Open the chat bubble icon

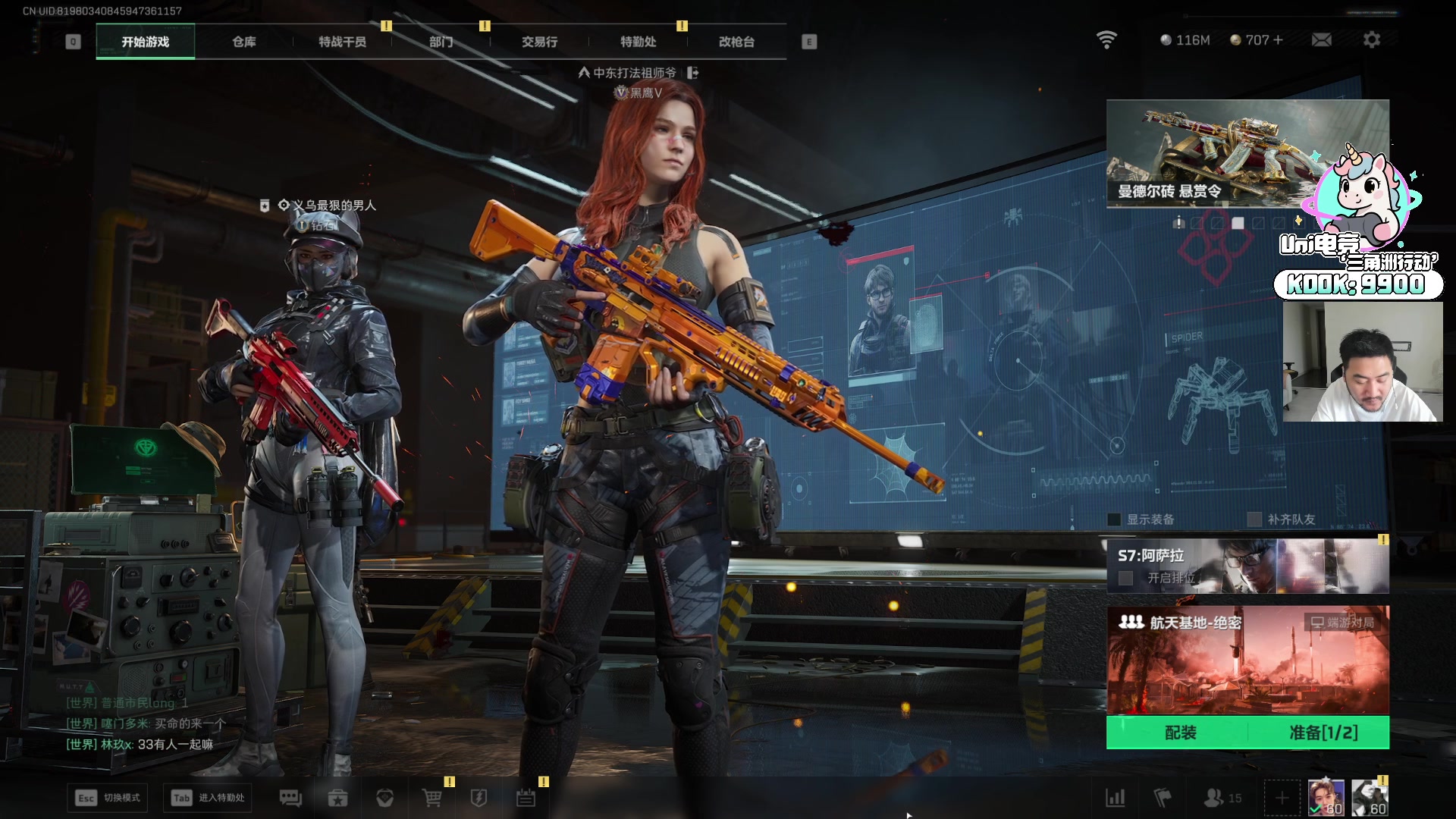(290, 798)
